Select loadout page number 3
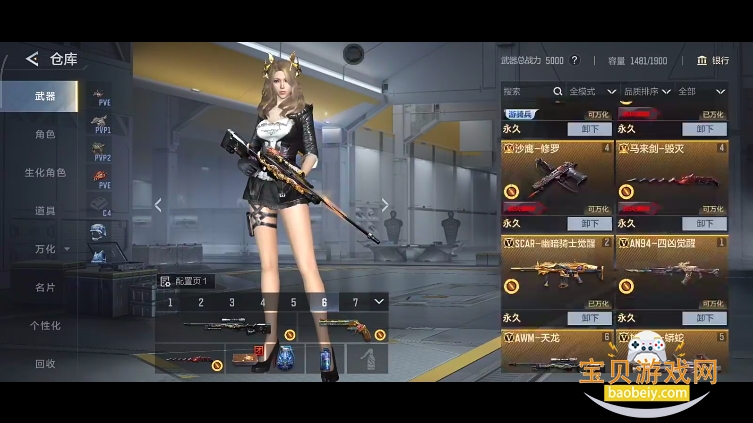753x423 pixels. click(232, 302)
